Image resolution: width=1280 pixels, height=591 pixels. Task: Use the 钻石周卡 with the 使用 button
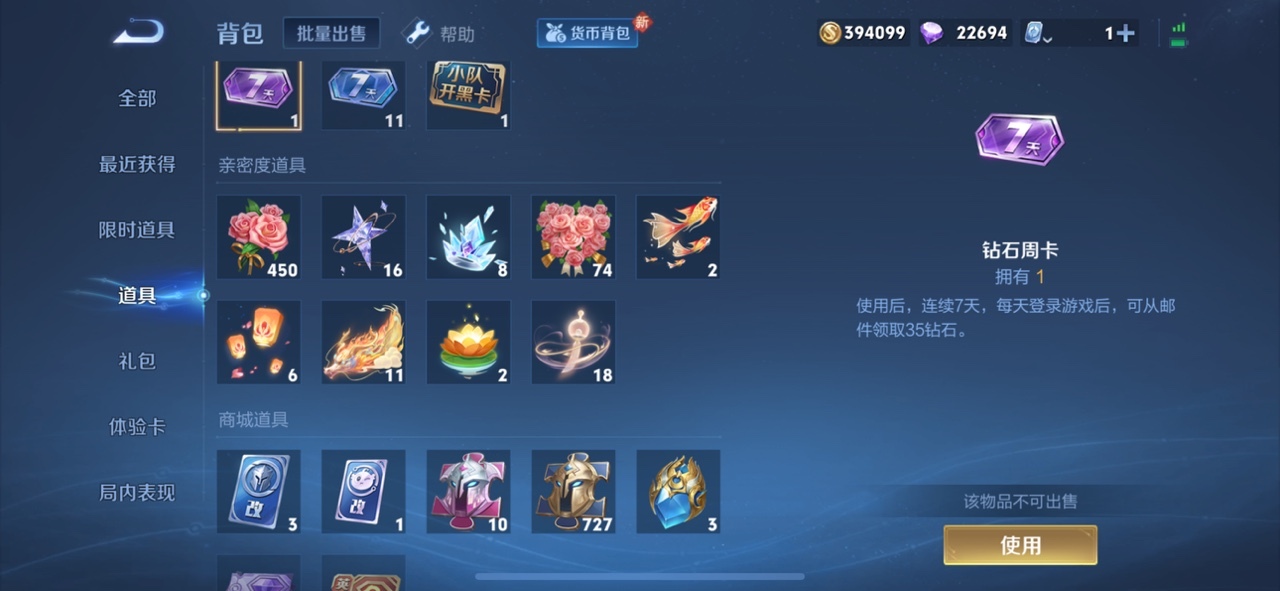1020,545
